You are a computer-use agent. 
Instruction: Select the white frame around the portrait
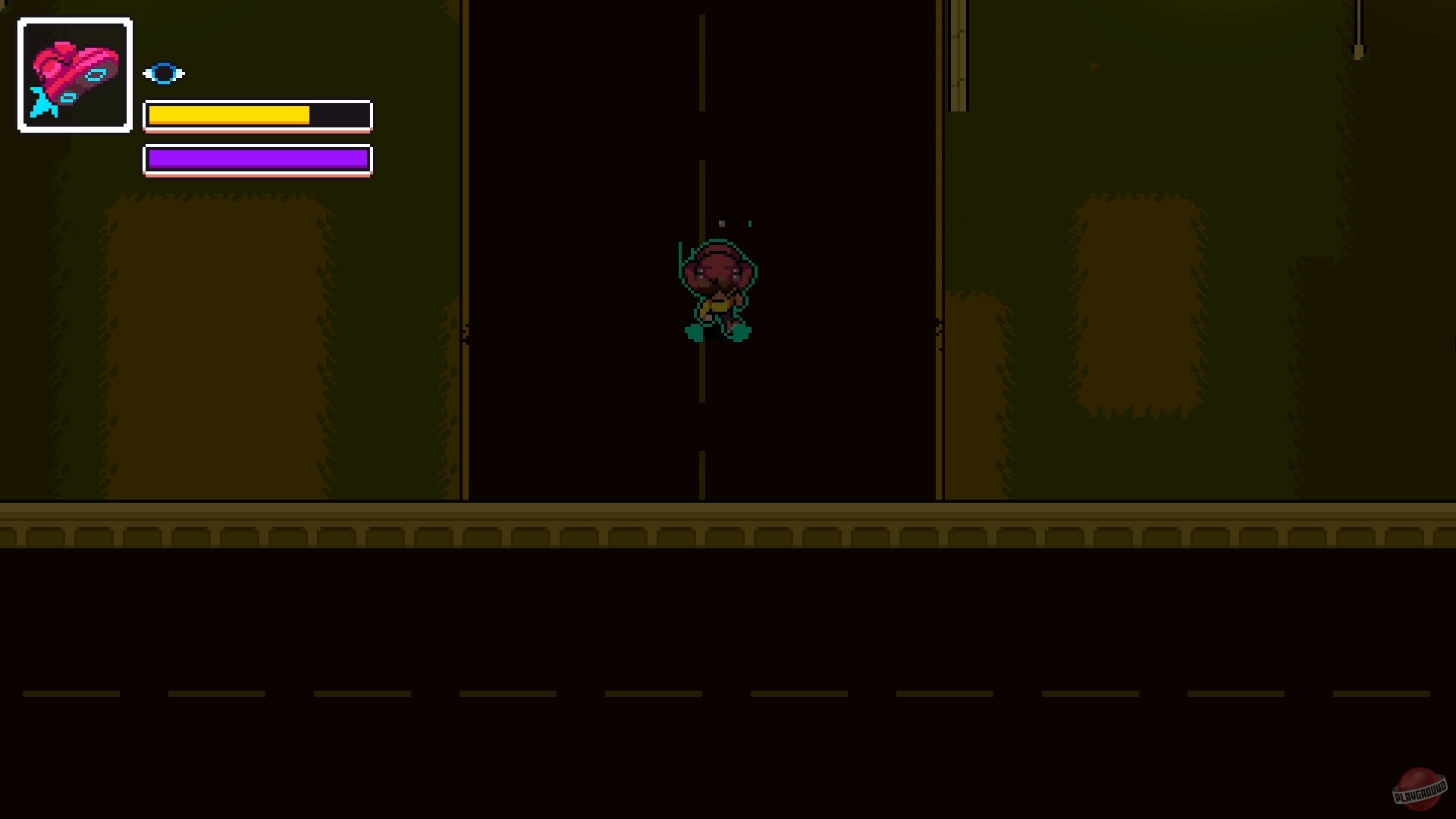pyautogui.click(x=74, y=20)
